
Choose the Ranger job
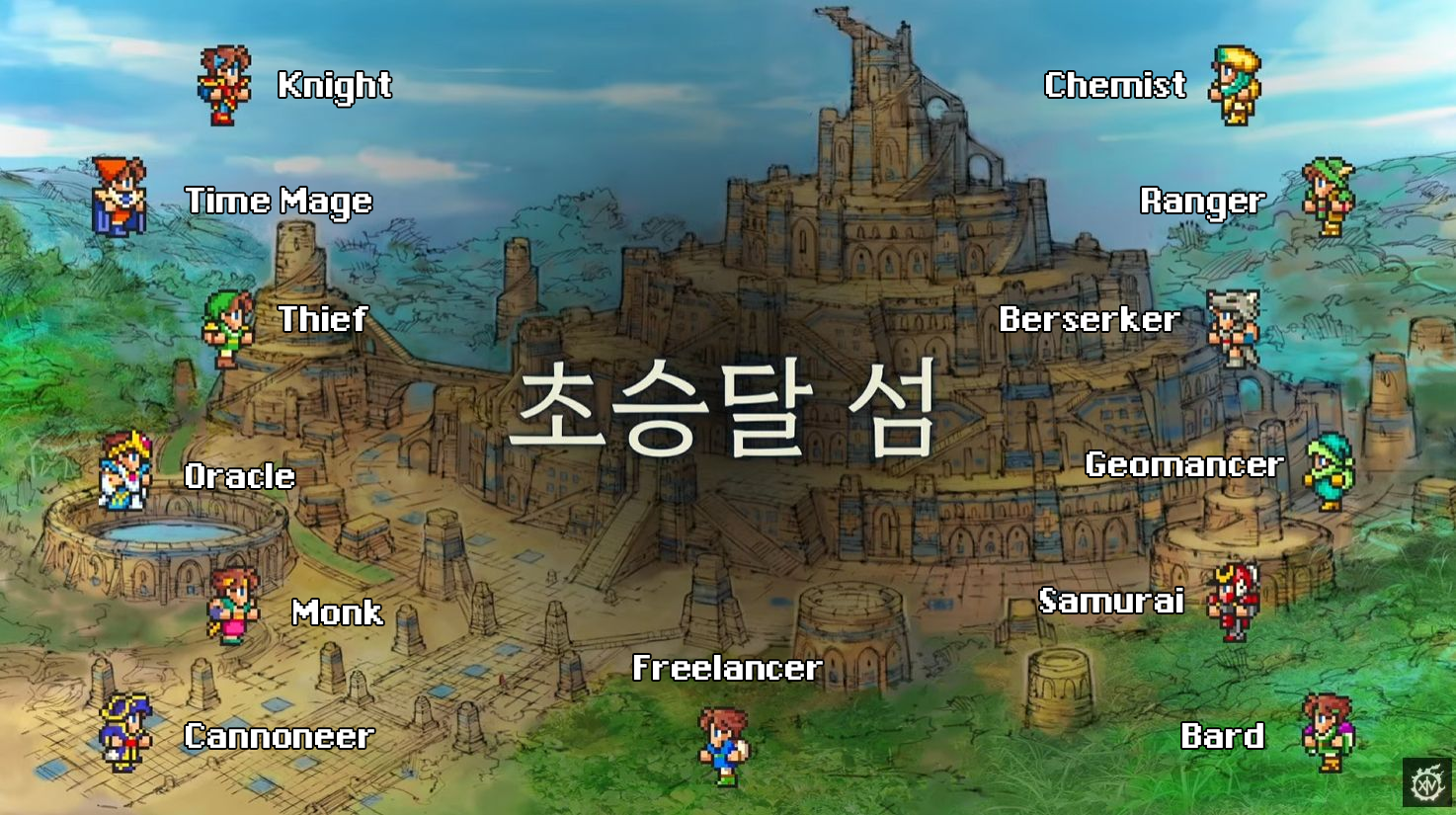[1202, 202]
